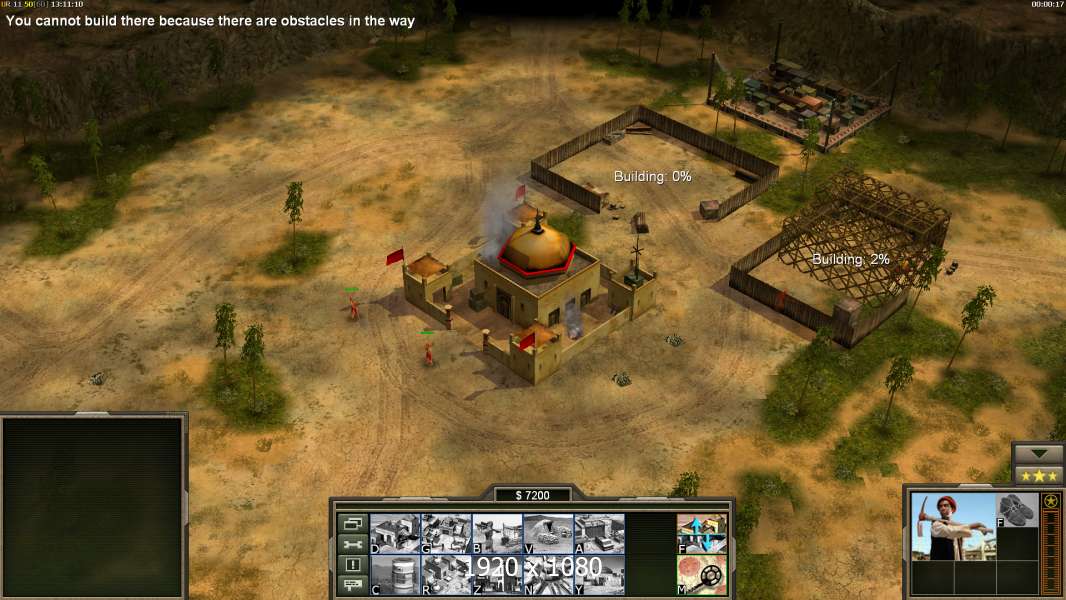This screenshot has height=600, width=1066.
Task: Click the wrench options button
Action: point(352,544)
